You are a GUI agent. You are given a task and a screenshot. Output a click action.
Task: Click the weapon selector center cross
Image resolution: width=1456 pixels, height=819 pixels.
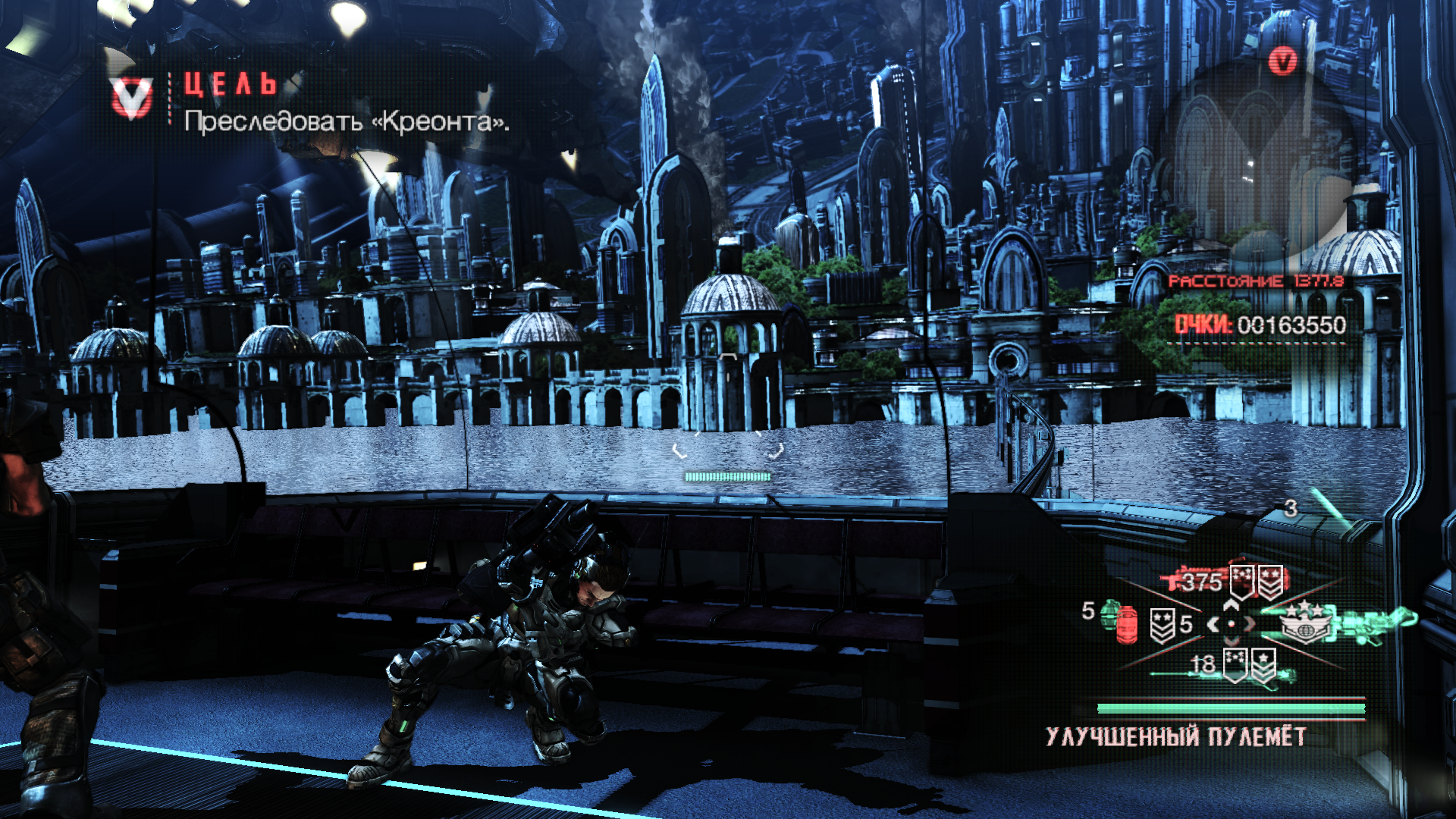[x=1232, y=624]
